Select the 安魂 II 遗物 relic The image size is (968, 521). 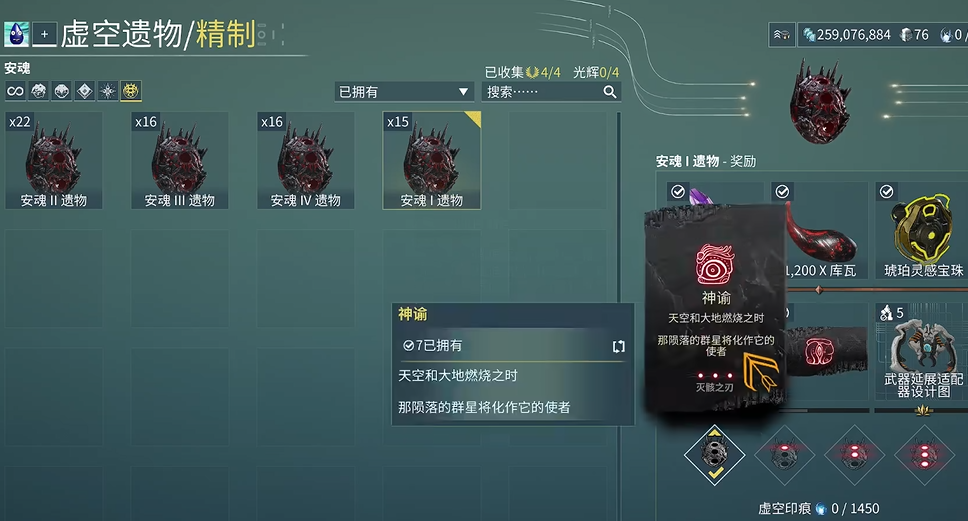click(53, 160)
